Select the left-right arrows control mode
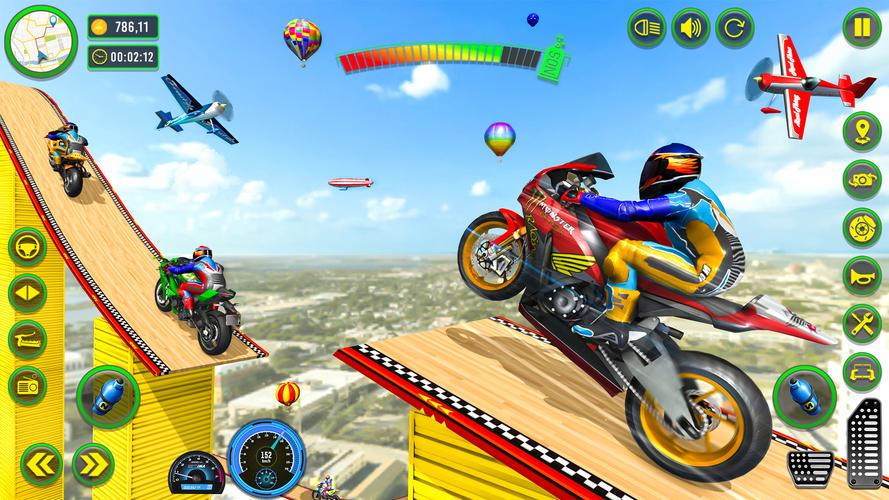 tap(27, 292)
